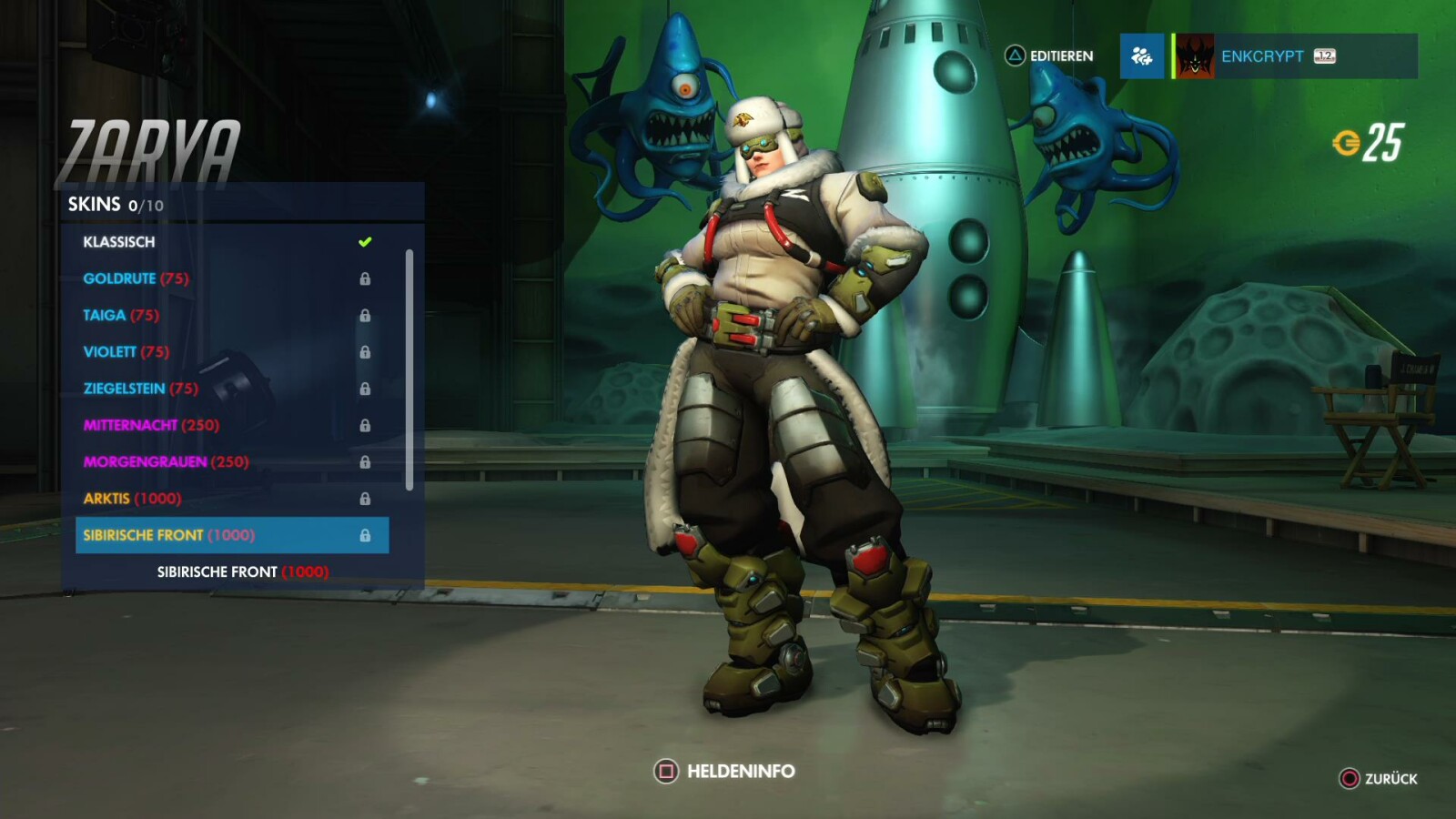Click the green checkmark on KLASSISCH
Viewport: 1456px width, 819px height.
point(367,241)
